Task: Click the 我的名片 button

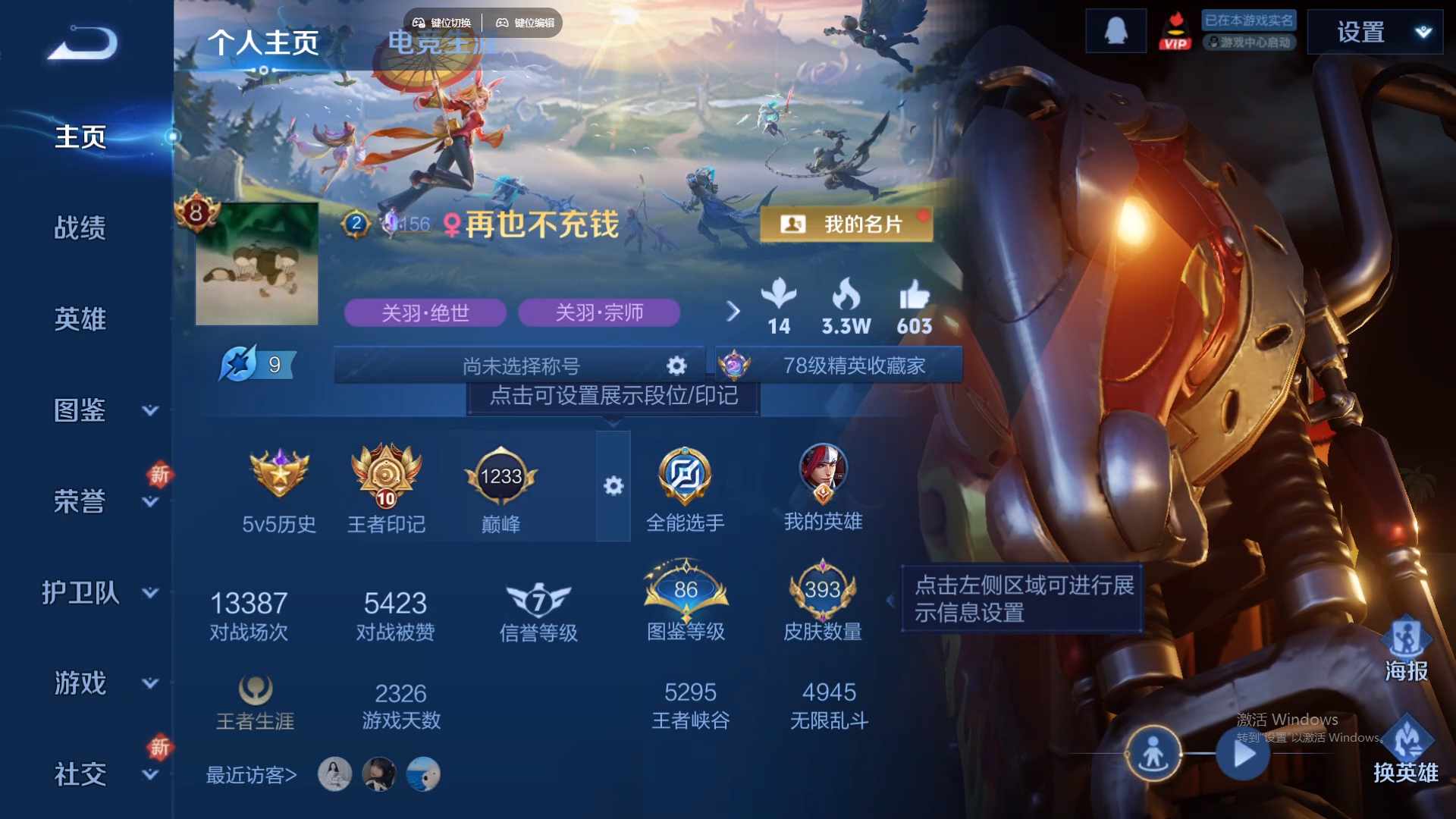Action: [x=846, y=224]
